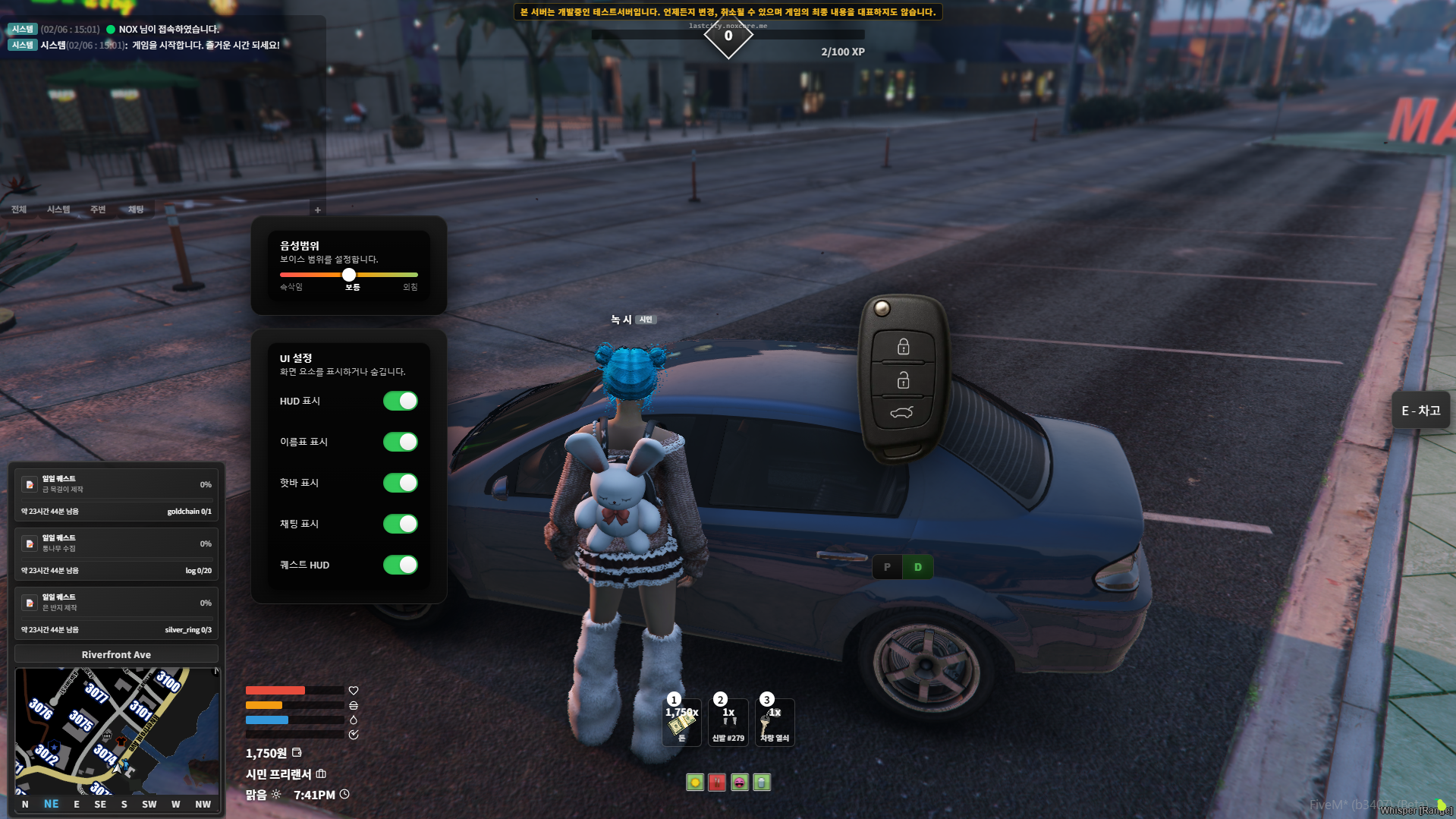The image size is (1456, 819).
Task: Turn off the 이름표 표시 toggle
Action: (x=400, y=442)
